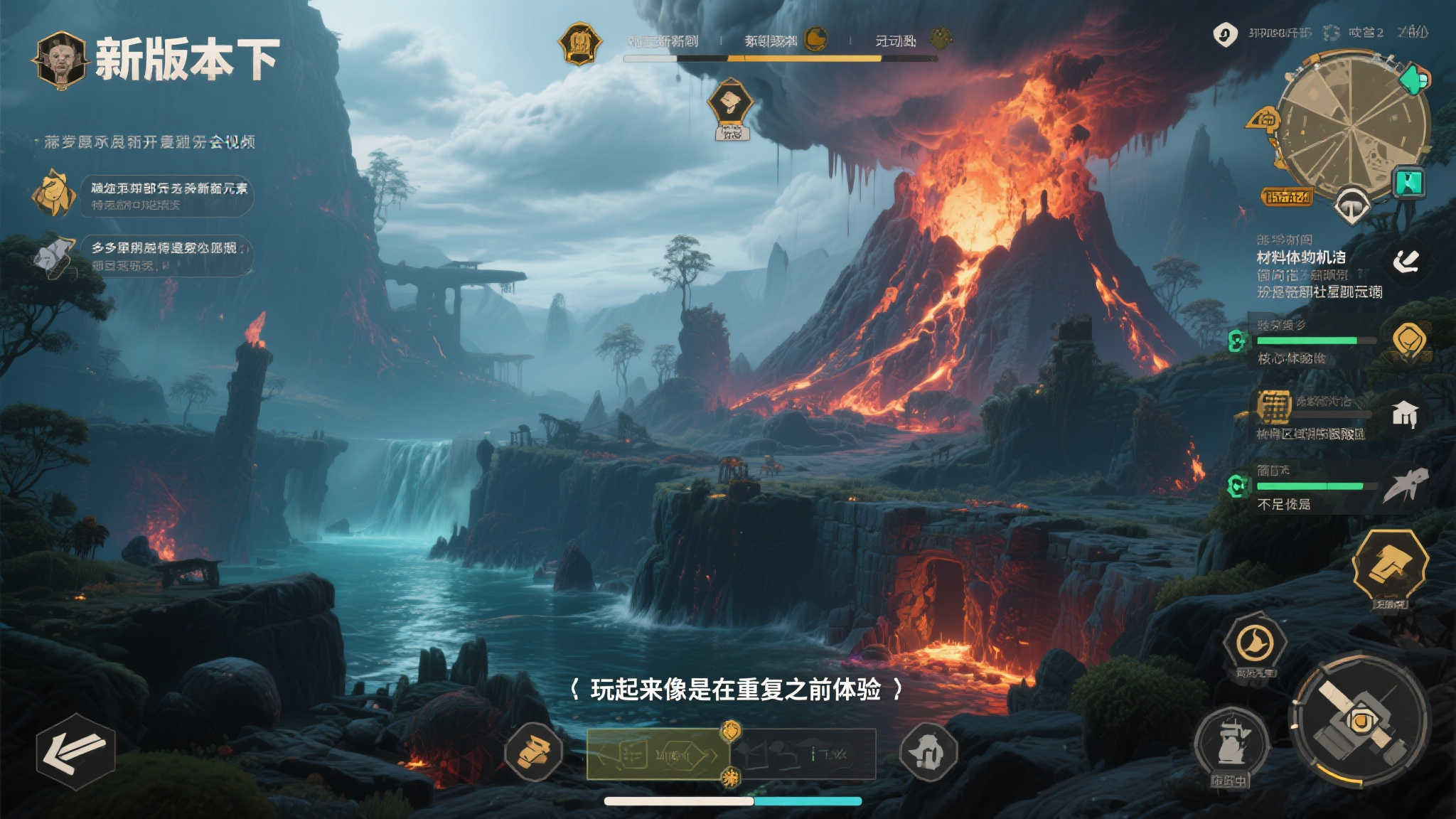Tap the white hand icon on right panel
This screenshot has width=1456, height=819.
(1406, 262)
